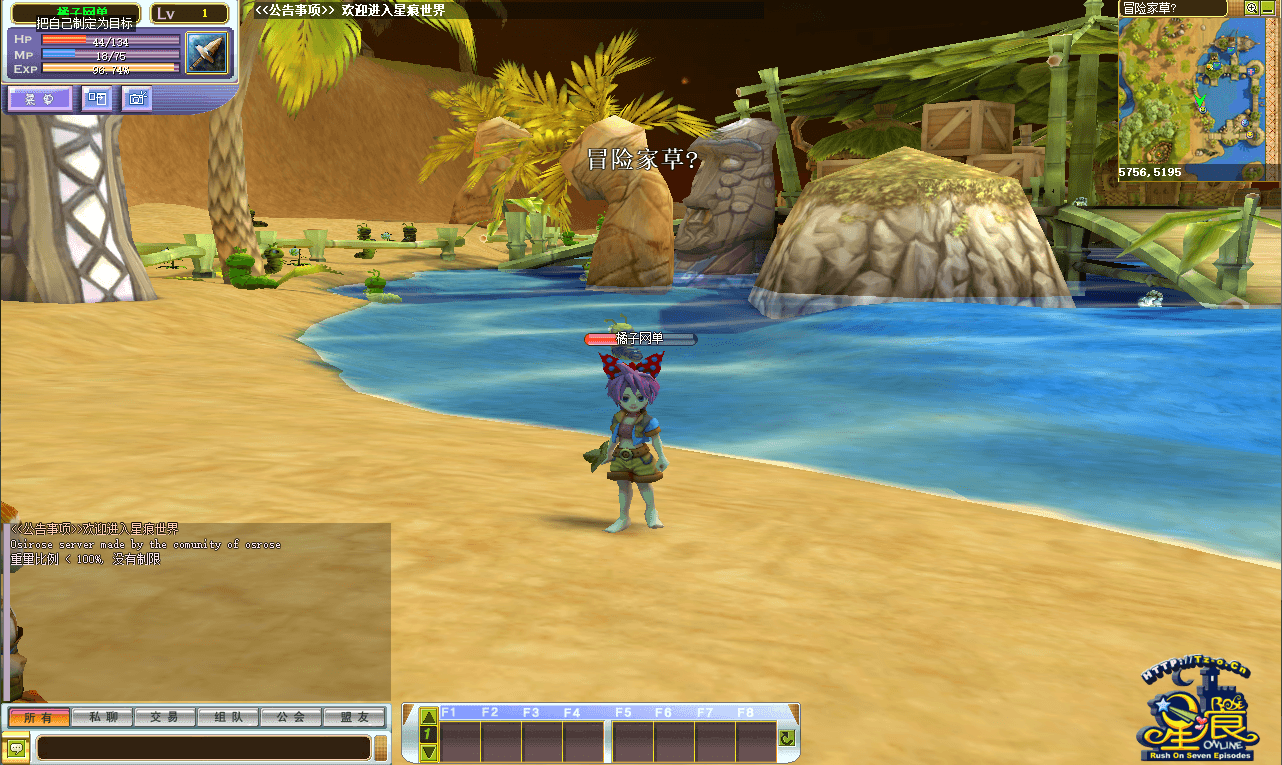This screenshot has height=765, width=1282.
Task: Go to the next hotbar page
Action: click(x=428, y=752)
